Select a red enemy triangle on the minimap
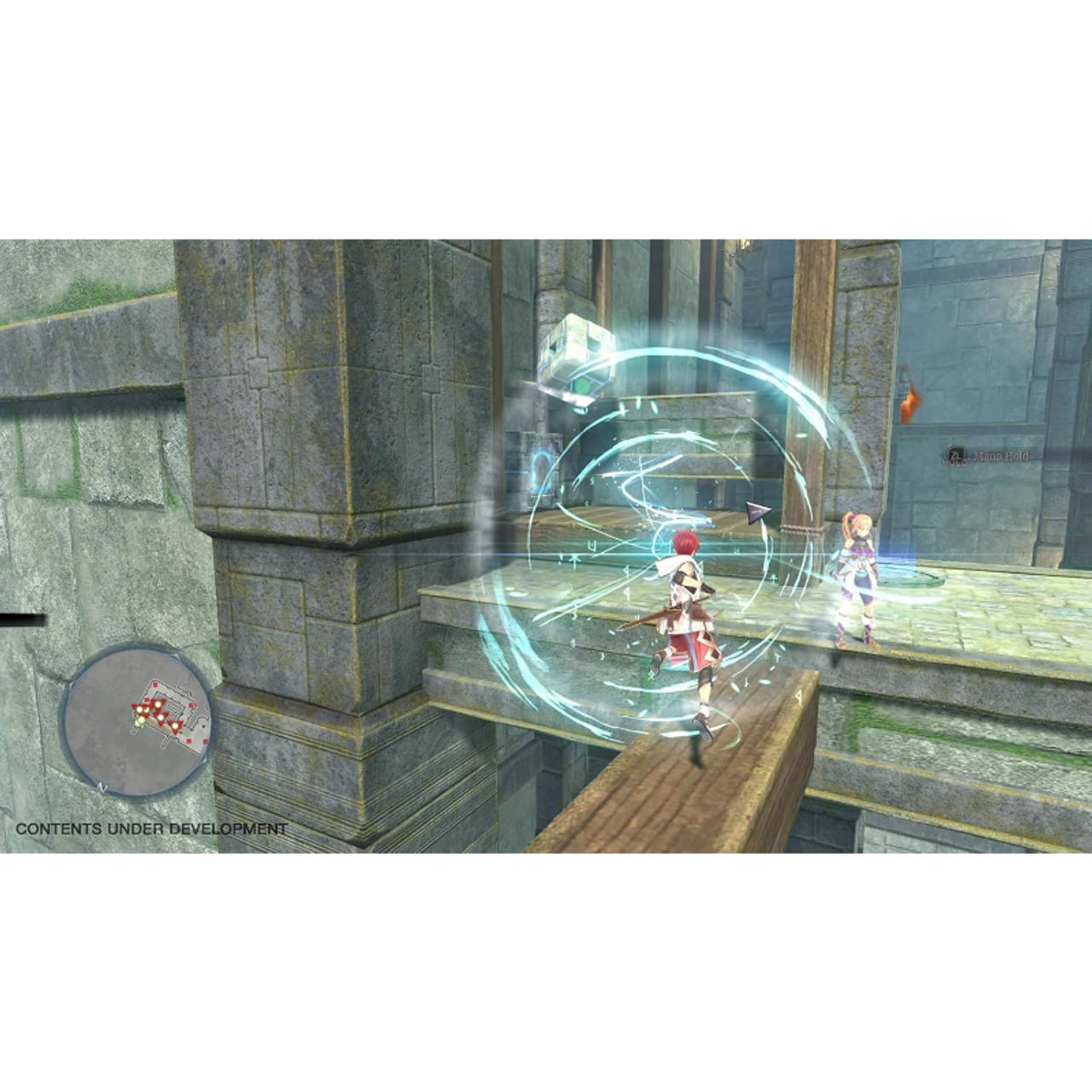1092x1092 pixels. 158,704
